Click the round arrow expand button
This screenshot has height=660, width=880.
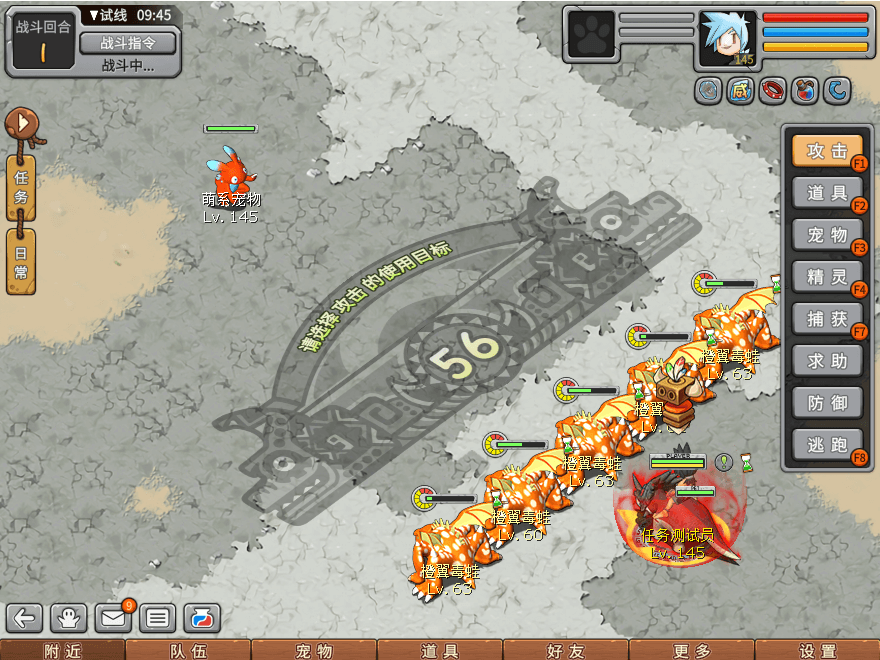click(x=23, y=125)
